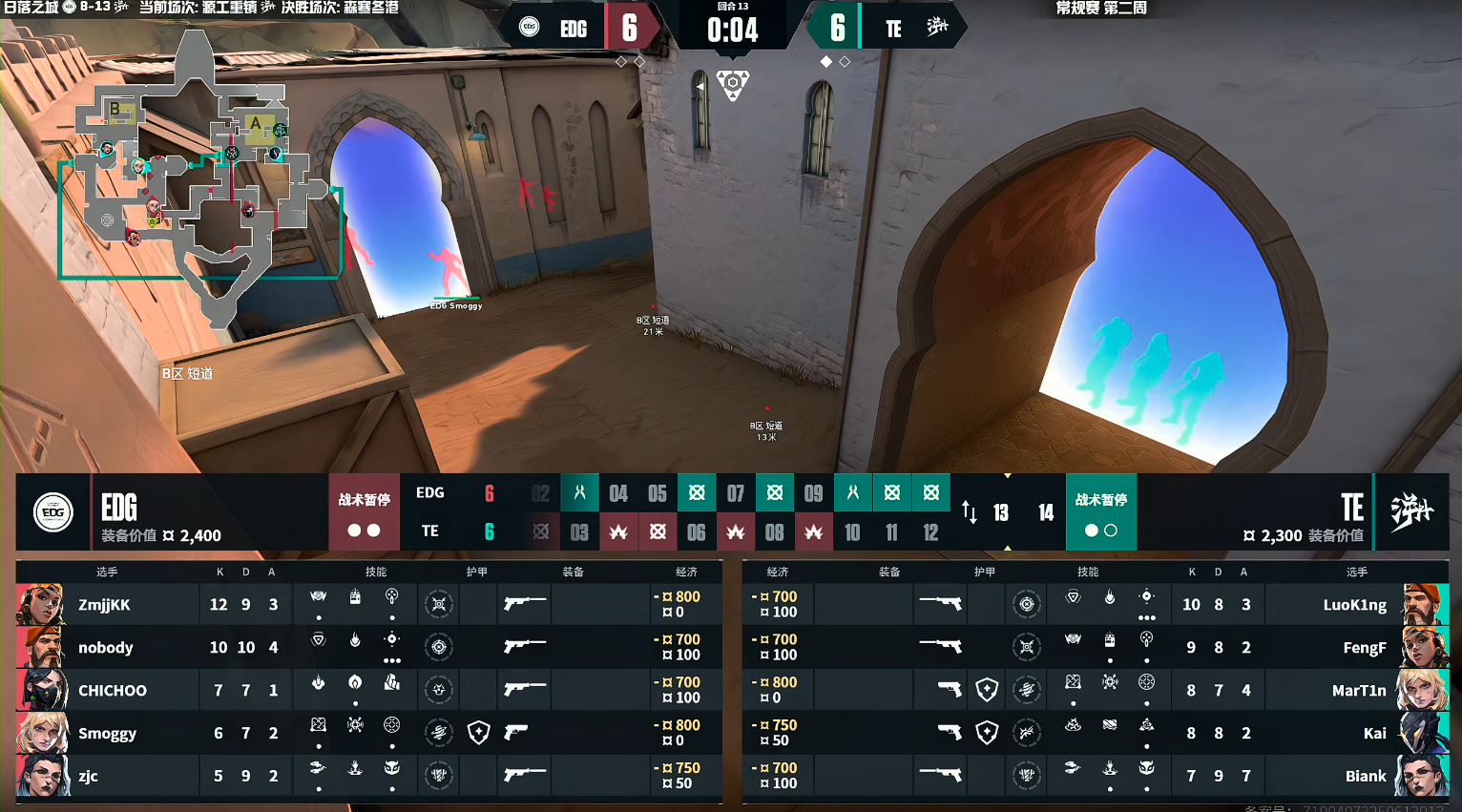Select nobody's player row
Image resolution: width=1462 pixels, height=812 pixels.
pos(105,647)
